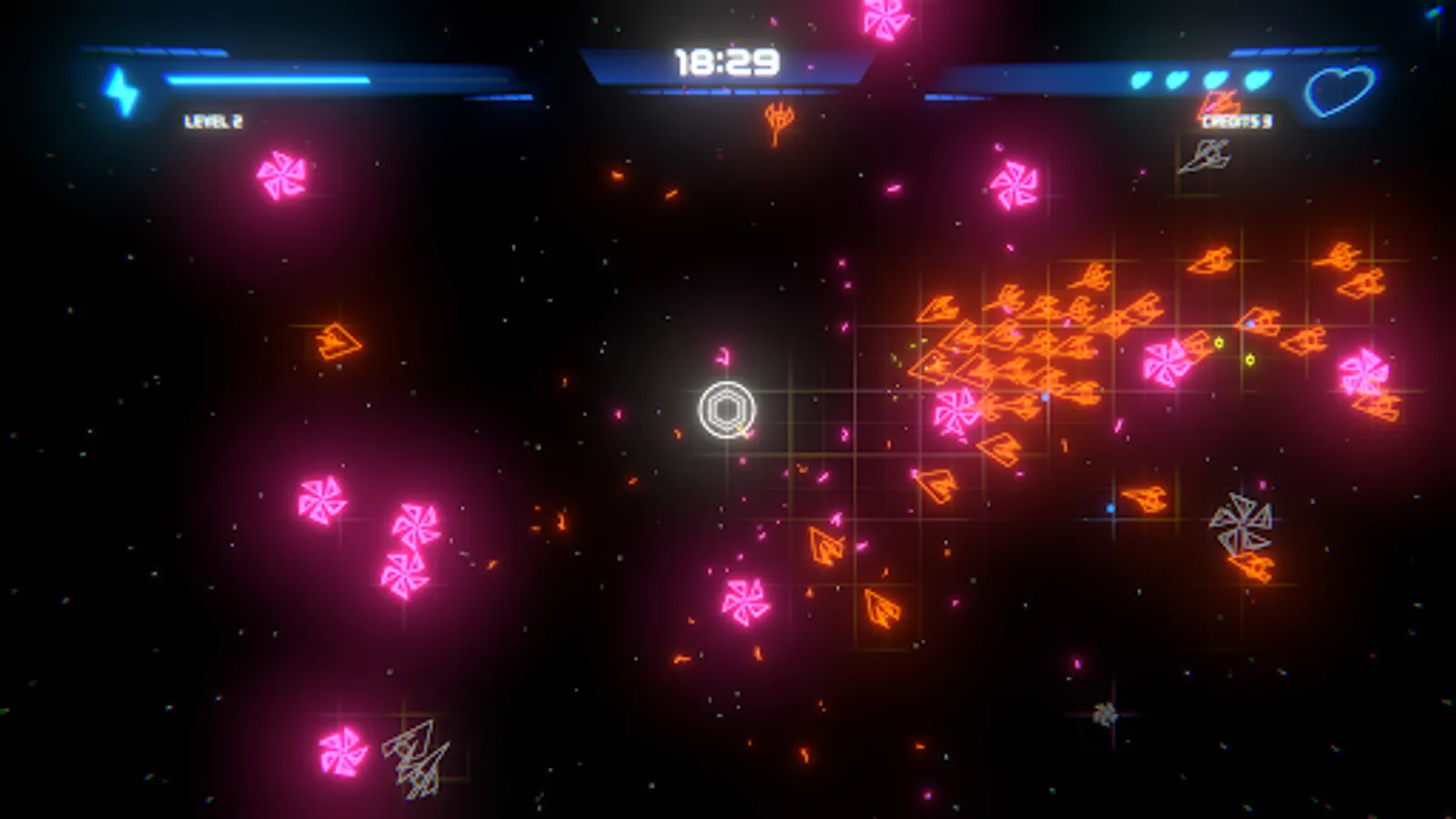Image resolution: width=1456 pixels, height=819 pixels.
Task: Select the orange ship icon above CREDITS 3
Action: pos(1217,103)
